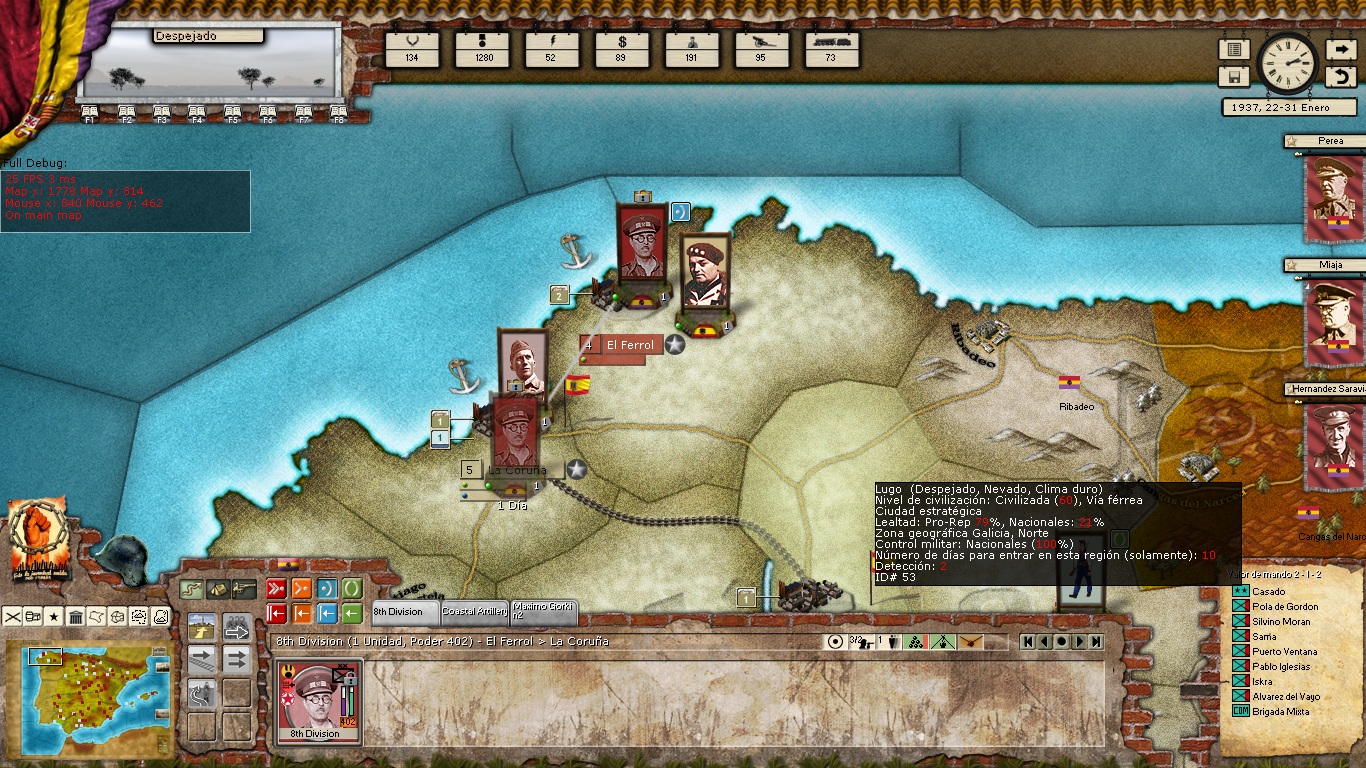Image resolution: width=1366 pixels, height=768 pixels.
Task: Select the Maximo Gorki n2 tab
Action: (x=543, y=612)
